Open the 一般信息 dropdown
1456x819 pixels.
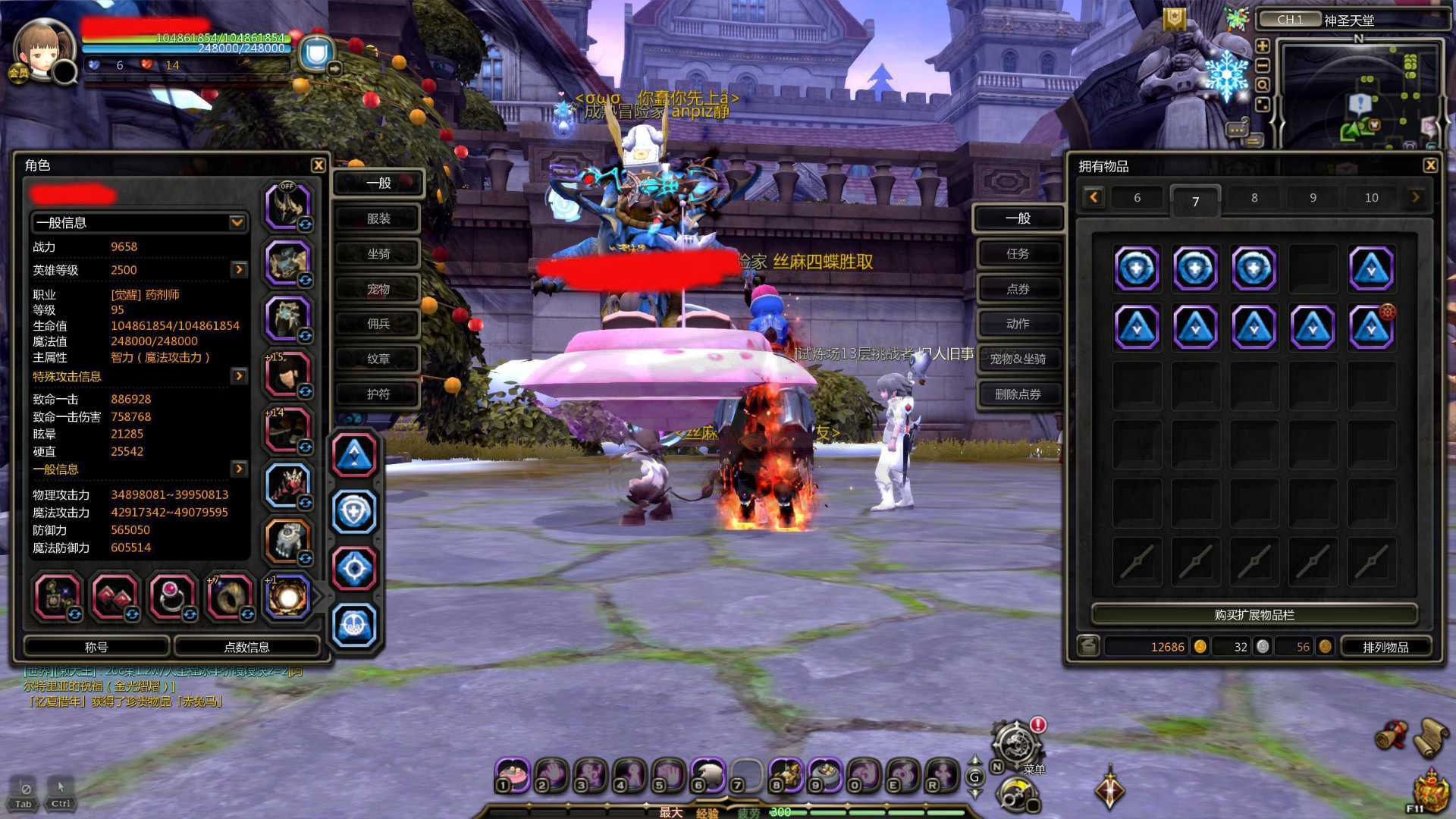click(237, 222)
